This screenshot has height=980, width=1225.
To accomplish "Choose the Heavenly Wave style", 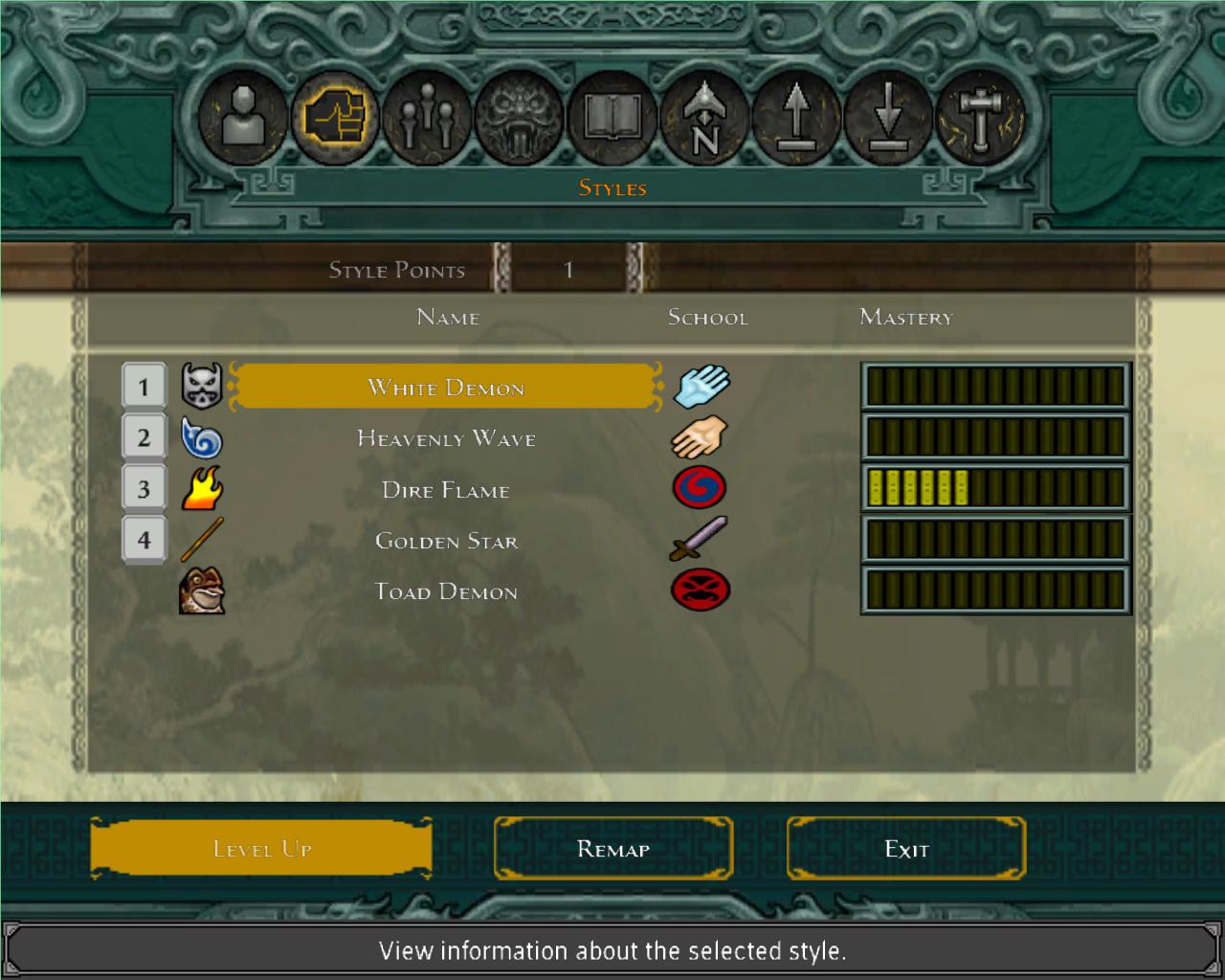I will (x=446, y=439).
